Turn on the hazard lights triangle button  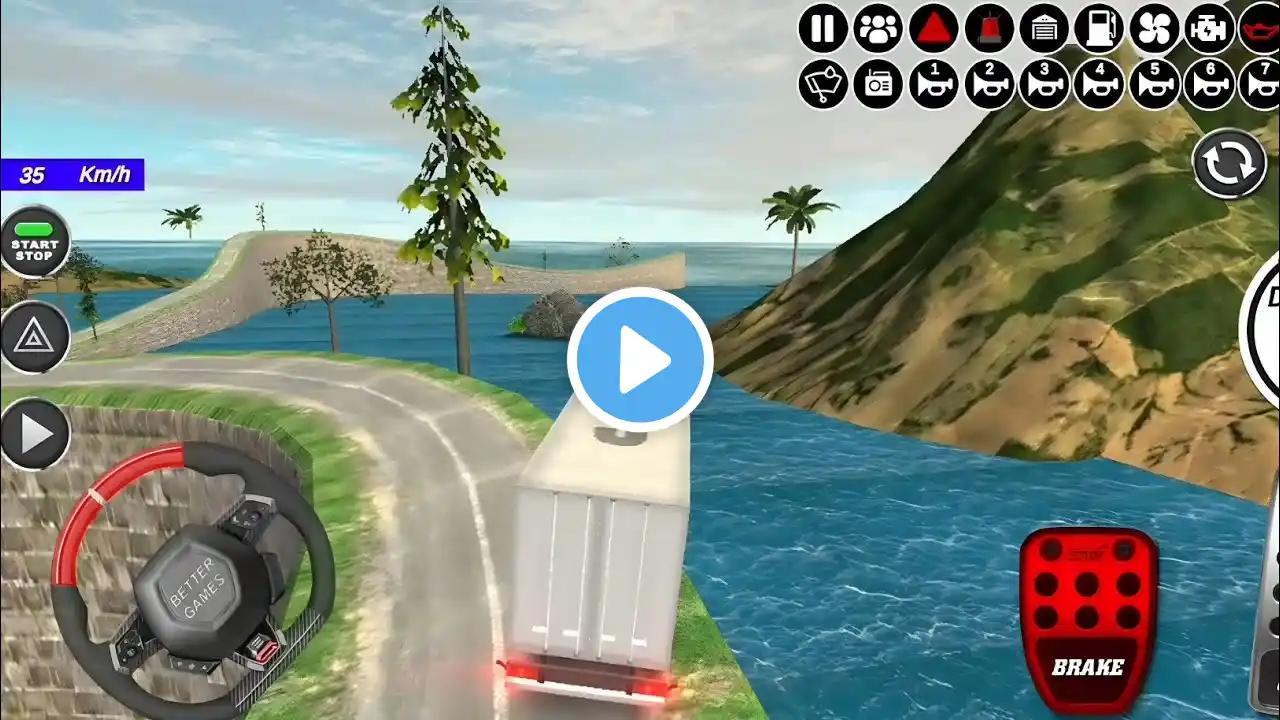click(x=35, y=337)
